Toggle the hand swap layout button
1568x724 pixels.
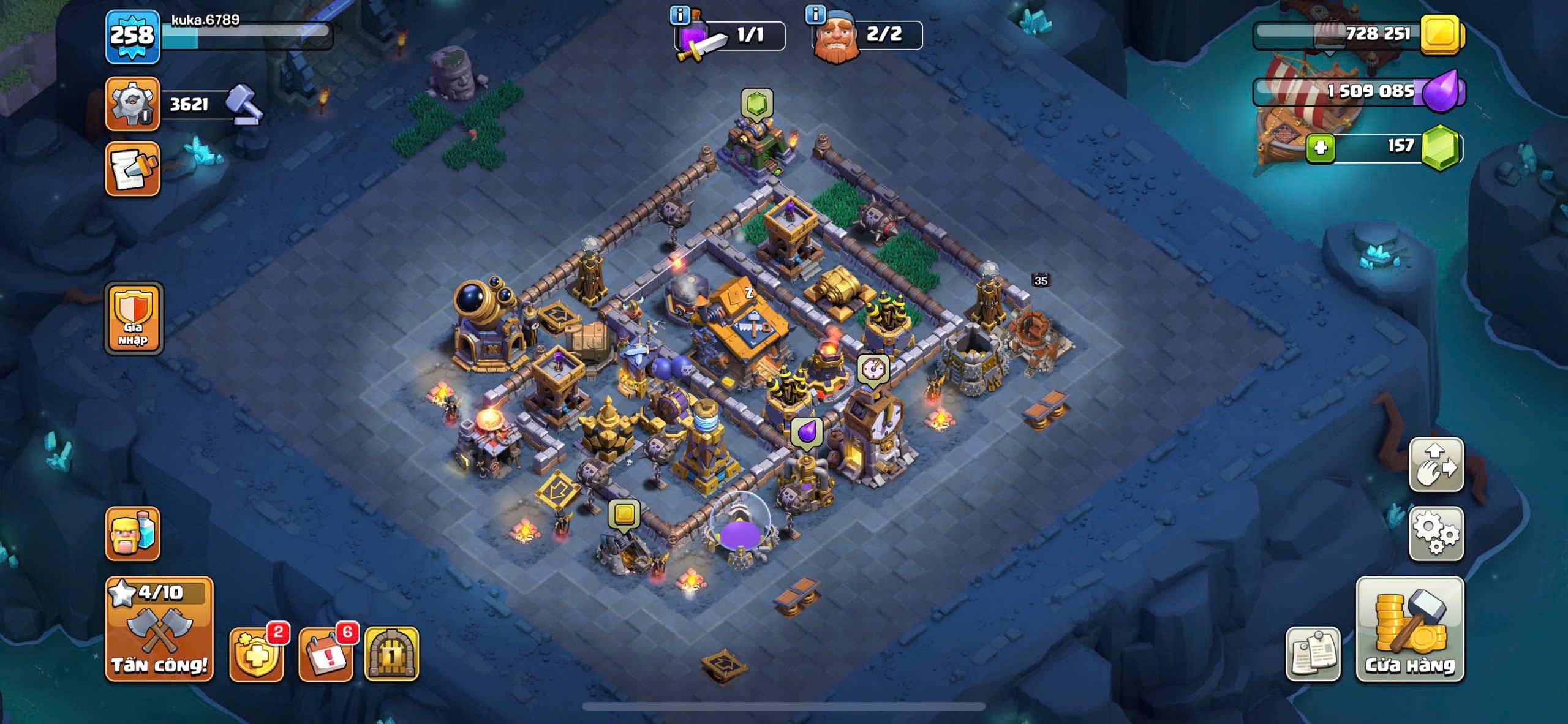[1436, 464]
